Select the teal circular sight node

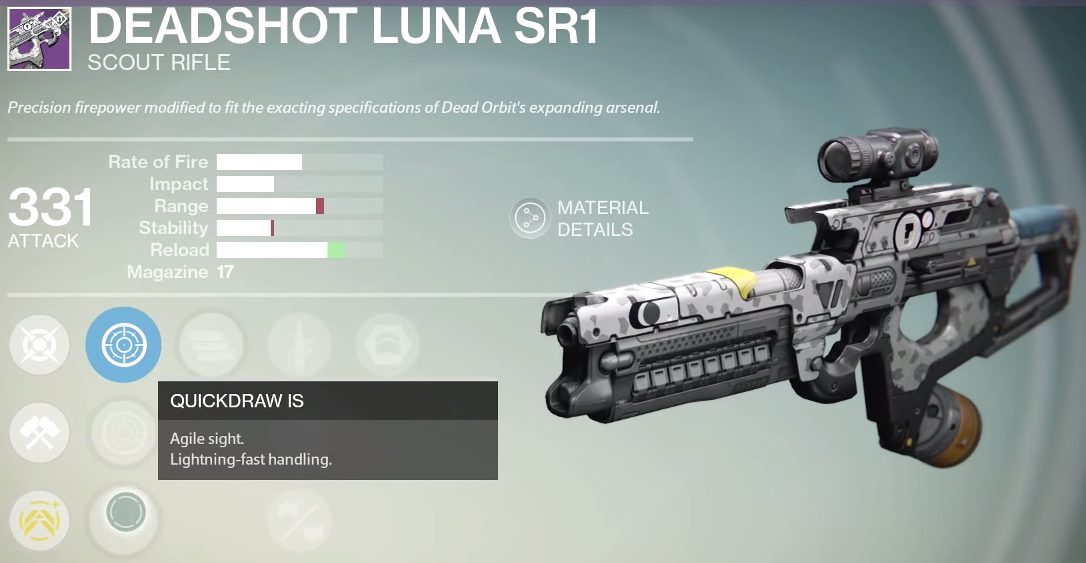(x=125, y=515)
